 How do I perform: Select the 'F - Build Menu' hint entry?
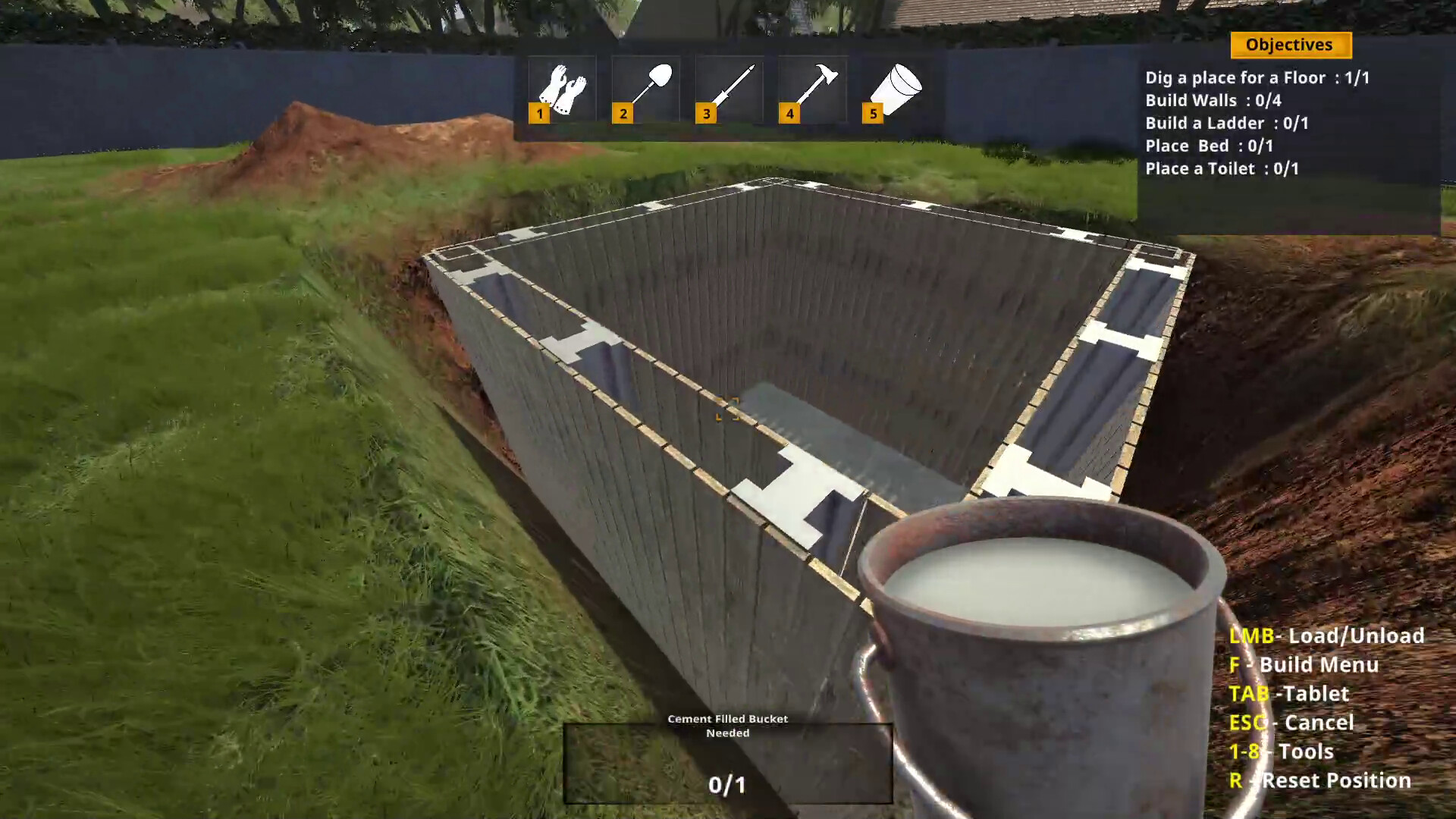(1305, 665)
